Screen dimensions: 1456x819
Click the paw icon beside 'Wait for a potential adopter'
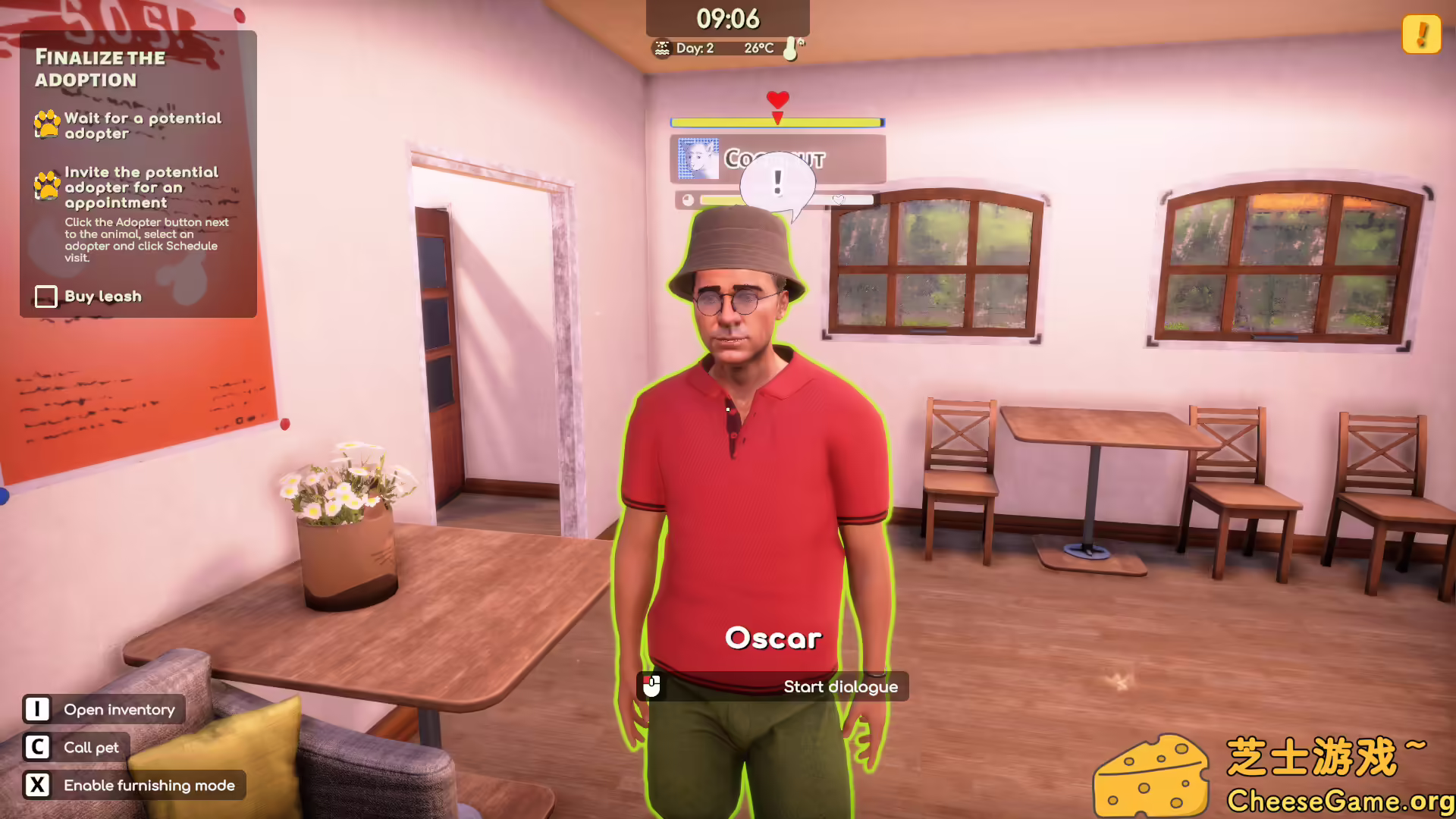[x=45, y=124]
